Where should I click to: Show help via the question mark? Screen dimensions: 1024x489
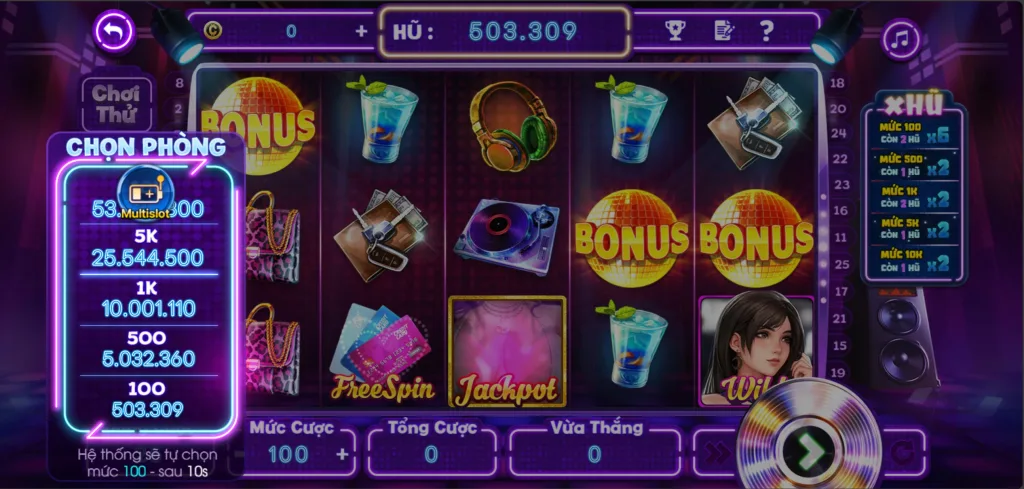pyautogui.click(x=767, y=31)
